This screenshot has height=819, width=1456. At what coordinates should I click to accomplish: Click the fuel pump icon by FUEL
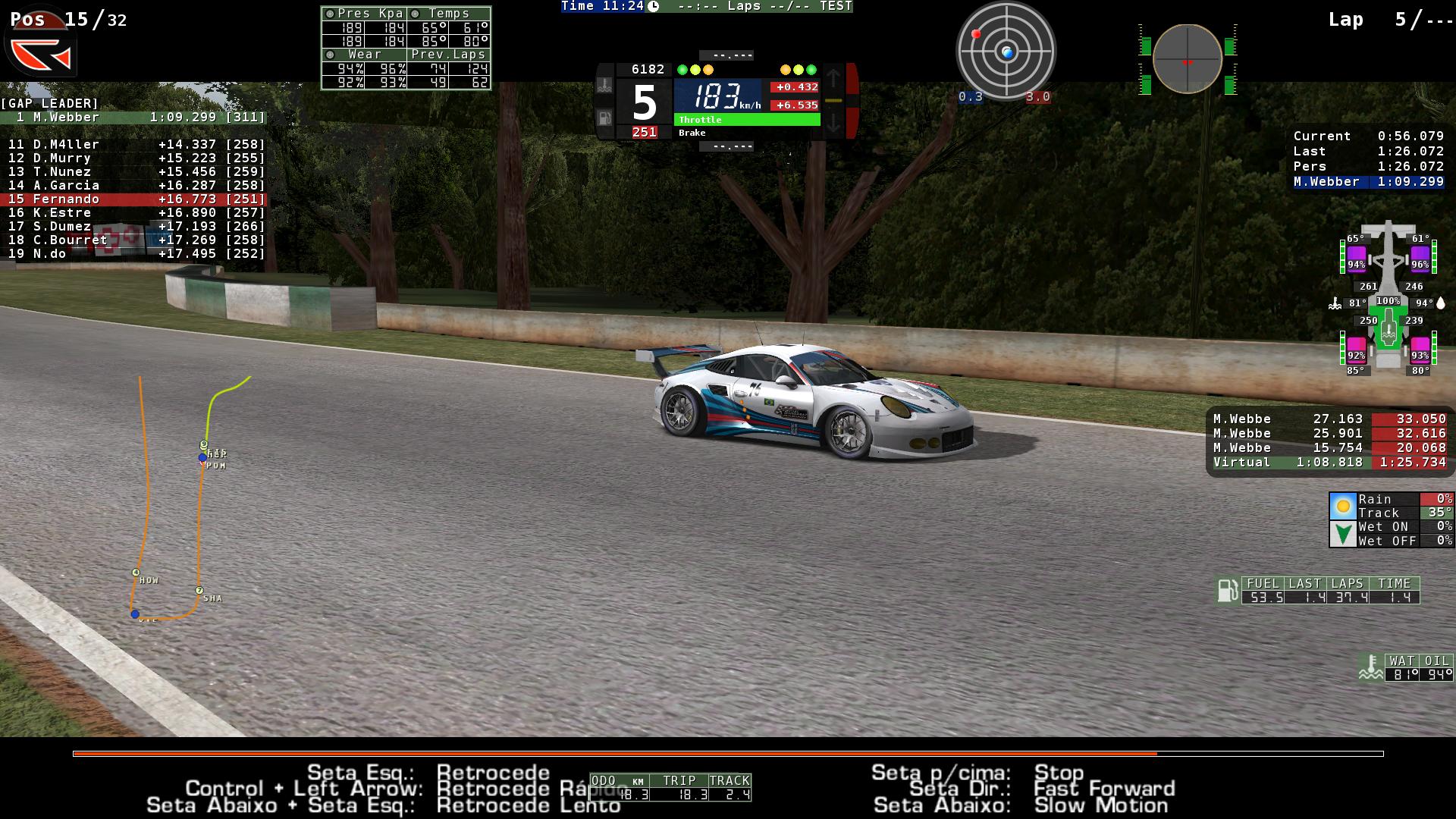[1226, 590]
